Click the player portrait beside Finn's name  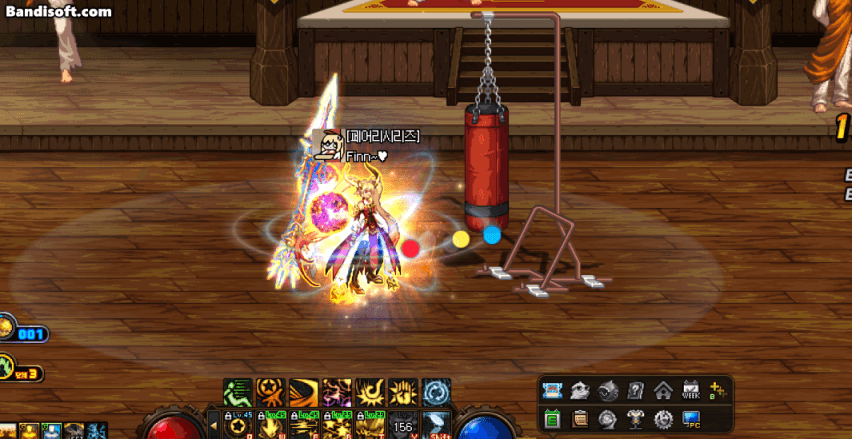point(327,145)
